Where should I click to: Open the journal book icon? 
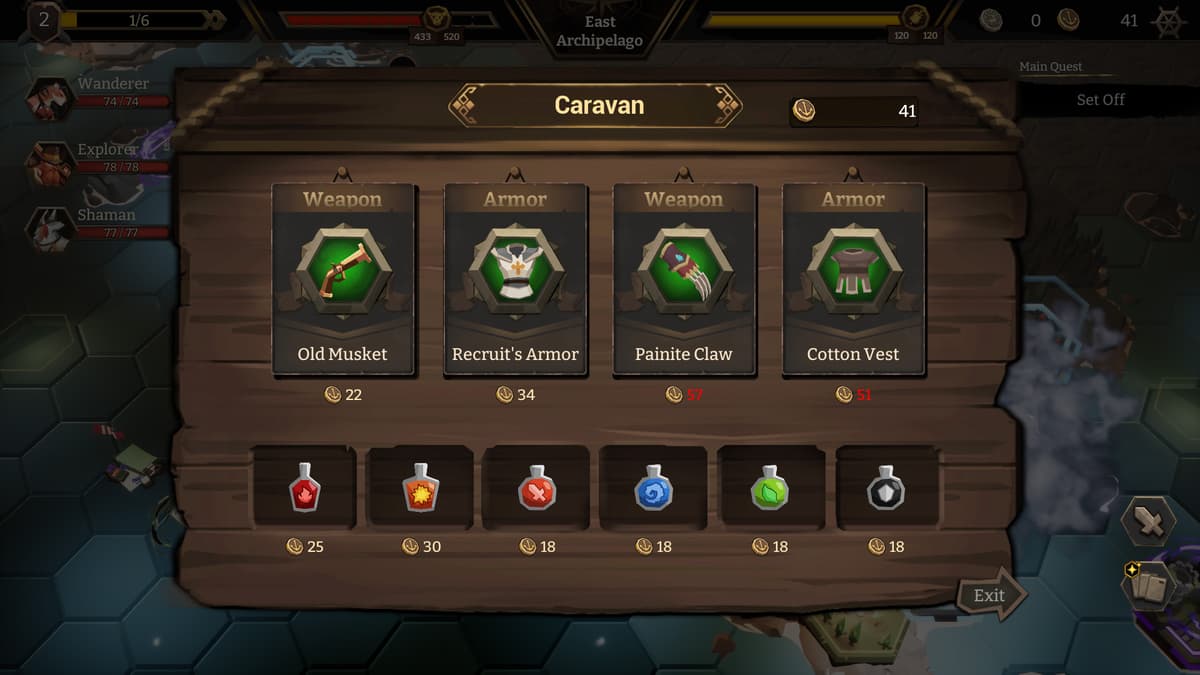[x=1147, y=585]
